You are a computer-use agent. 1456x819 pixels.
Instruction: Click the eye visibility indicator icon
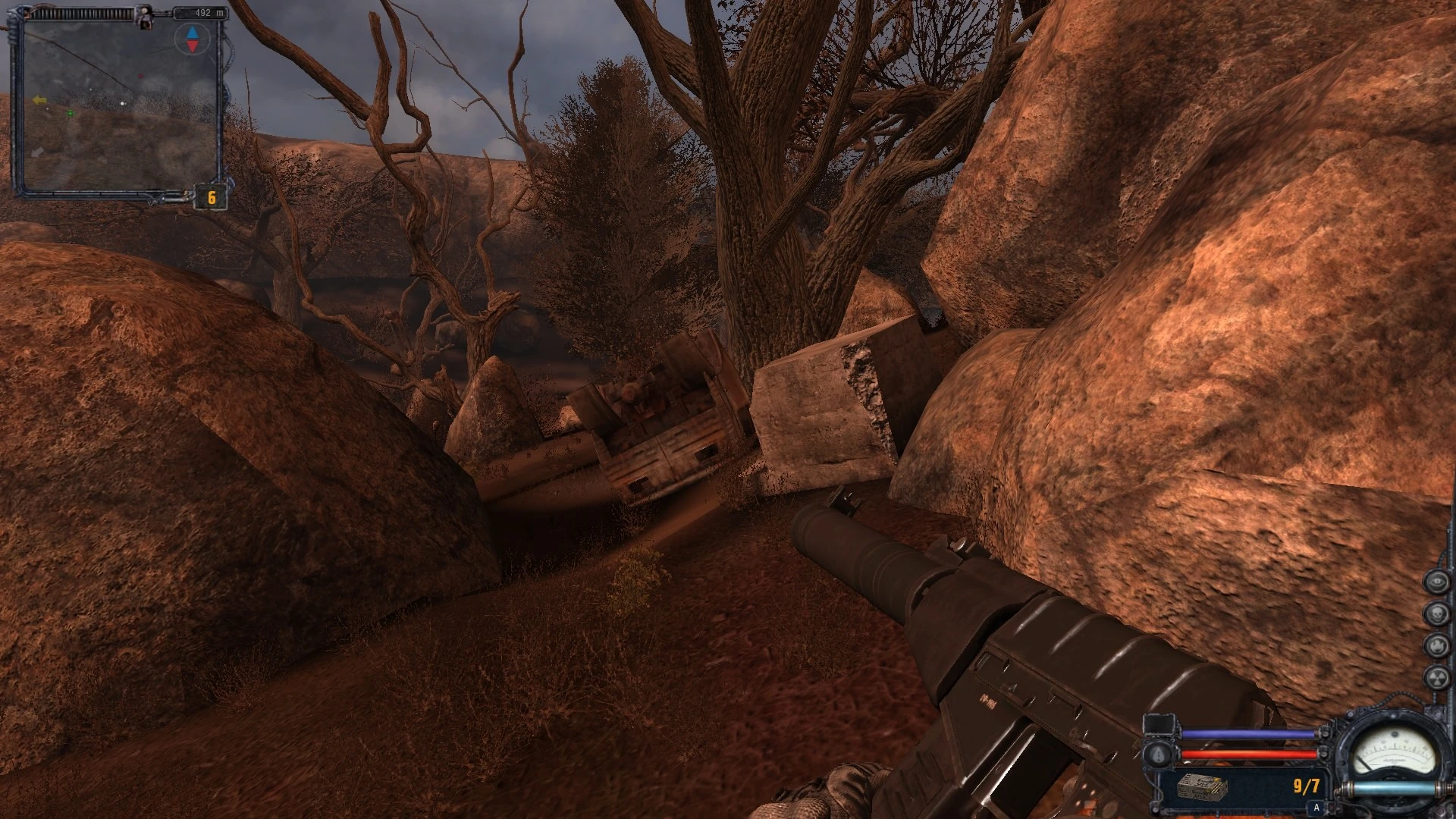[1437, 581]
